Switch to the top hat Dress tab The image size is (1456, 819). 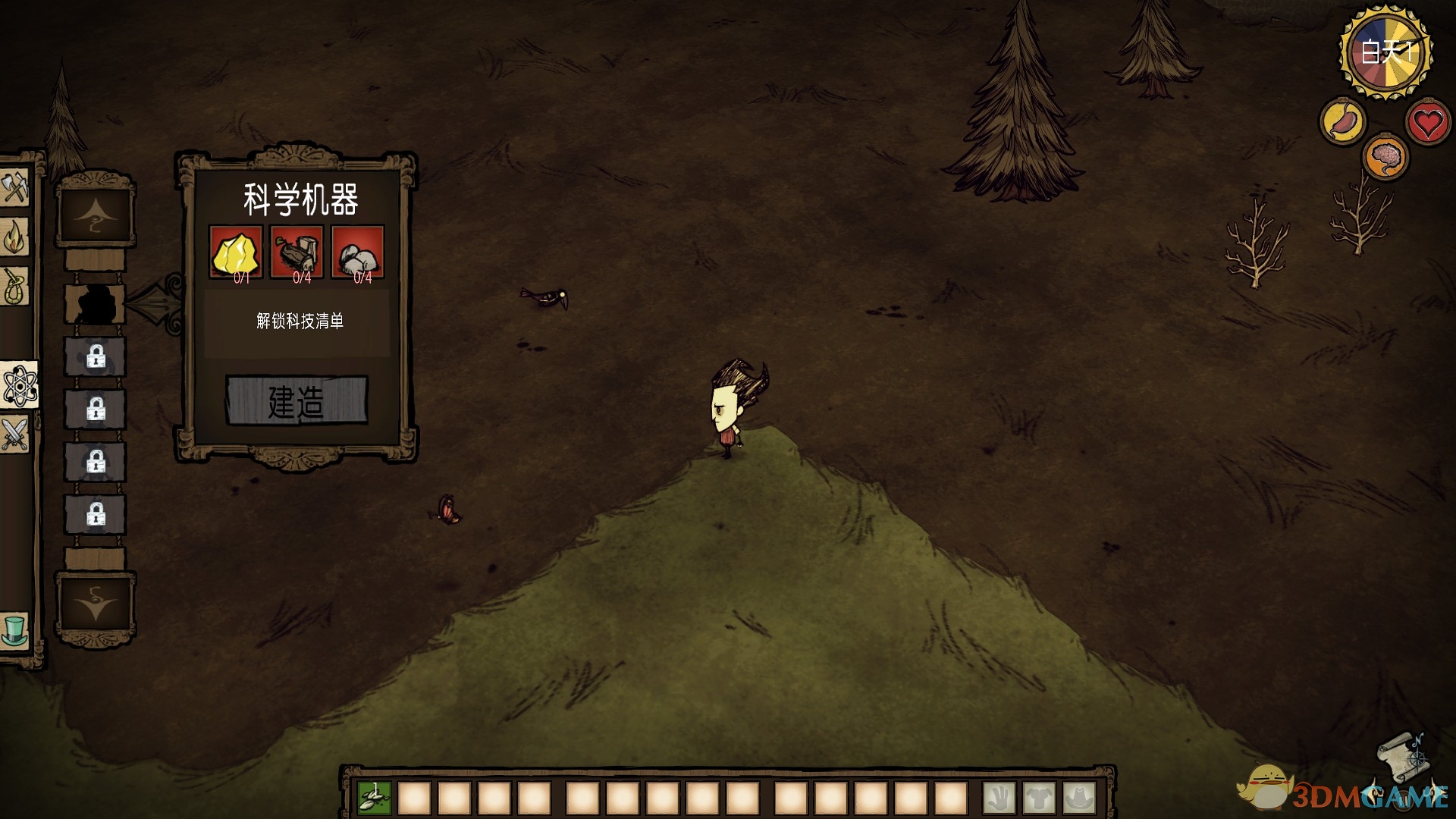coord(14,631)
